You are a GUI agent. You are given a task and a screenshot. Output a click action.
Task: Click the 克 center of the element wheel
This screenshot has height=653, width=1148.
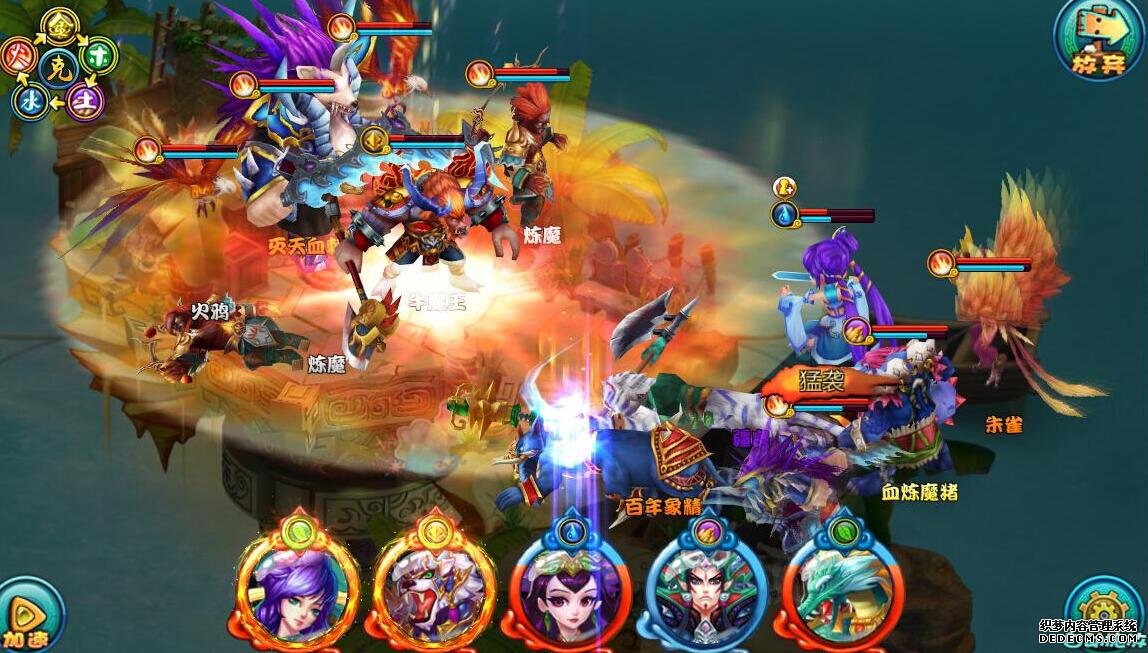(x=58, y=67)
